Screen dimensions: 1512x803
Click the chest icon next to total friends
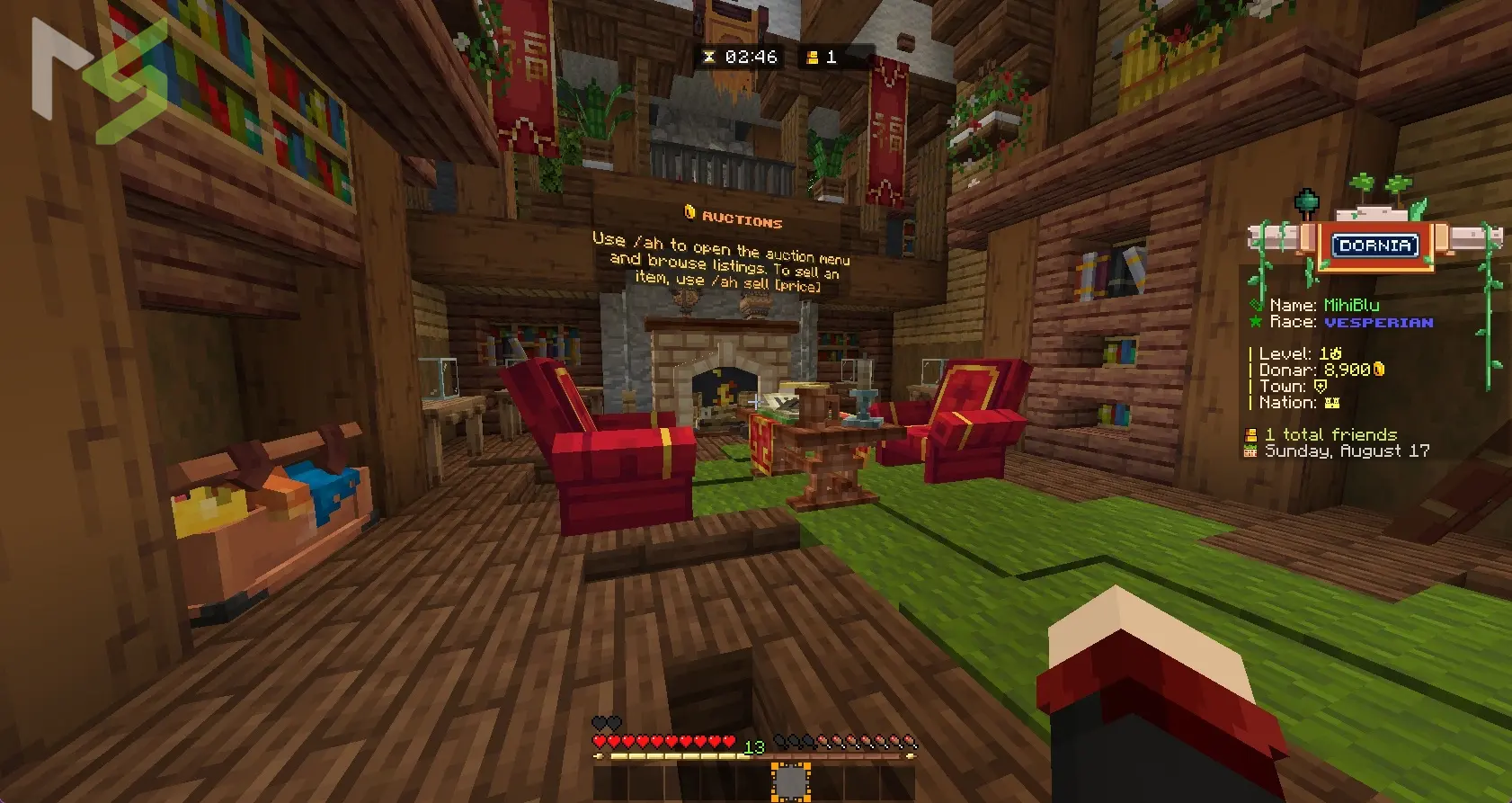point(1250,434)
